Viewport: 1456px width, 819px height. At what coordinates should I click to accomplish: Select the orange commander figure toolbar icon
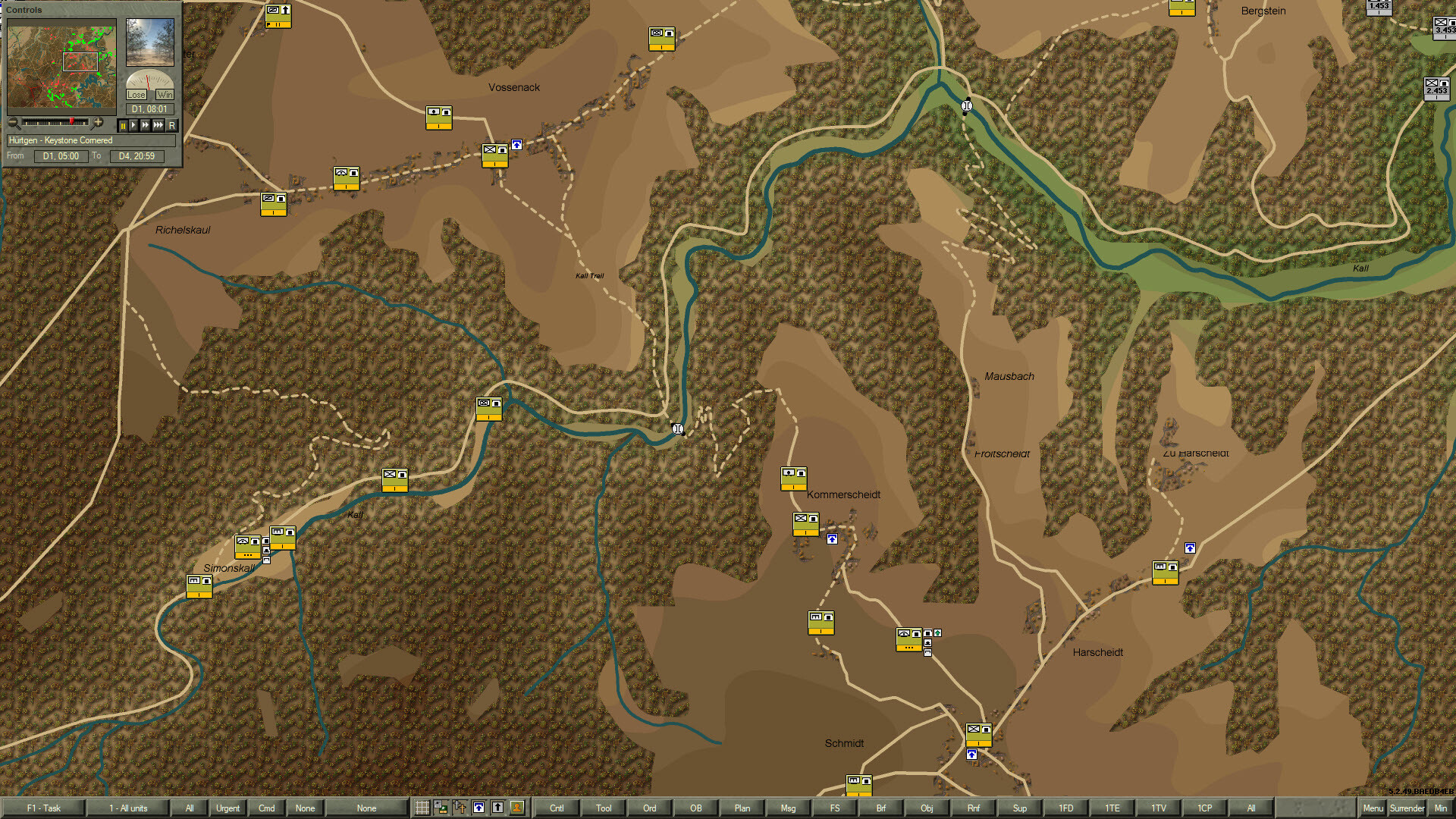point(516,808)
